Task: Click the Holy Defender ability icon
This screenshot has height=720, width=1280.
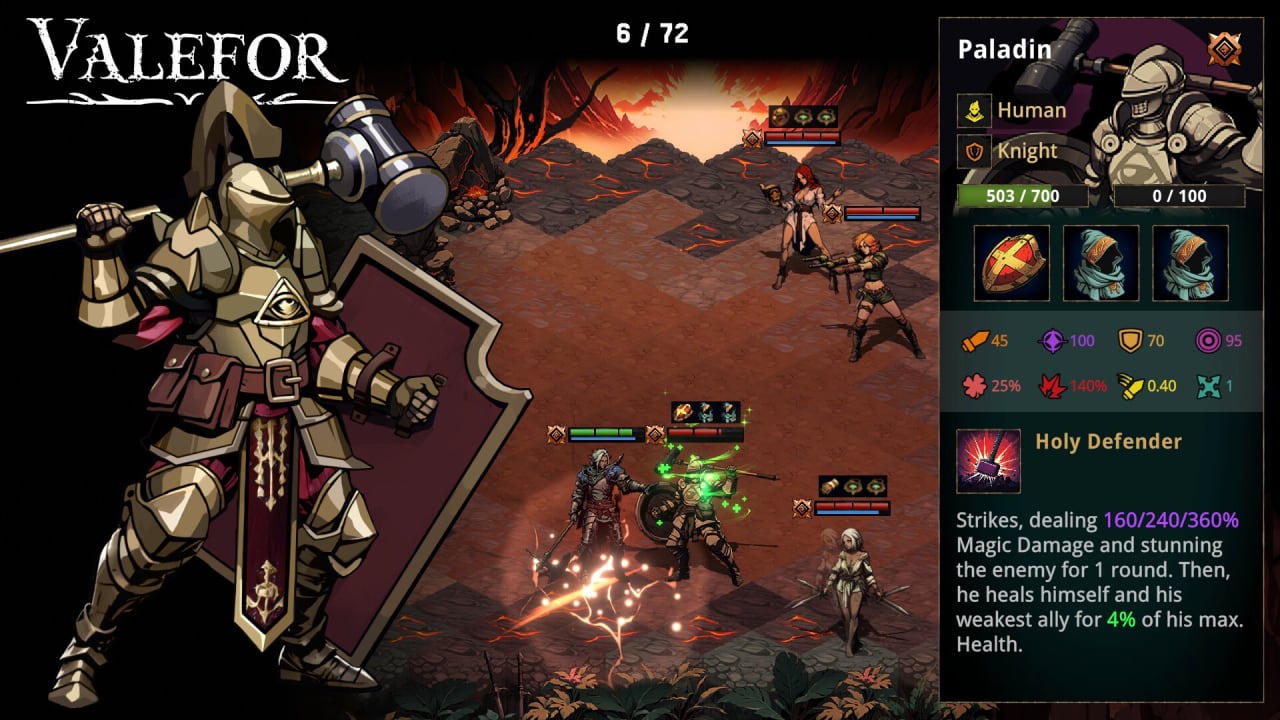Action: coord(988,461)
